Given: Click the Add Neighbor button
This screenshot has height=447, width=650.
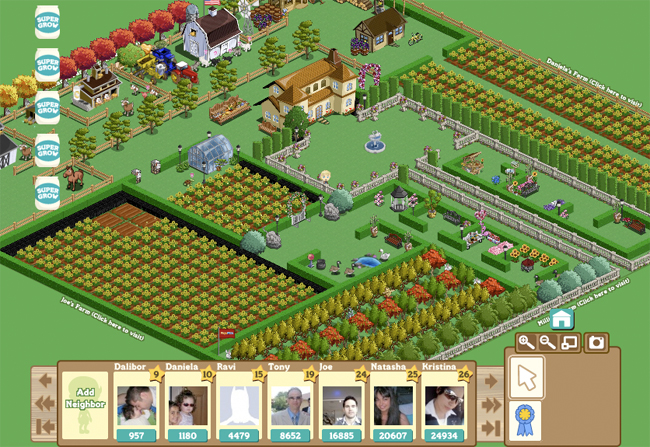Looking at the screenshot, I should [x=84, y=404].
